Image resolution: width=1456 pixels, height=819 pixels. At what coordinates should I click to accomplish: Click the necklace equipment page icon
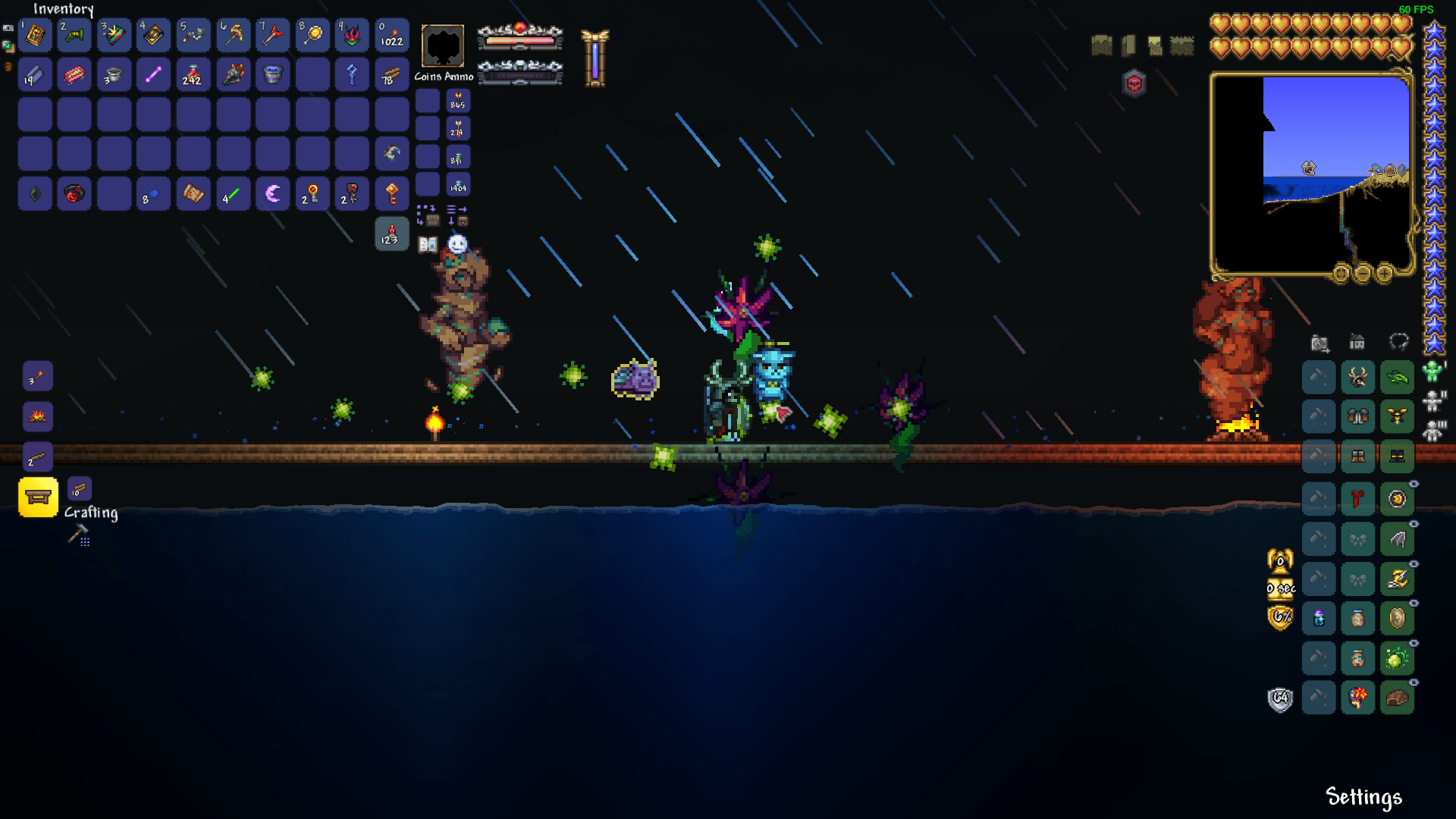[1397, 343]
